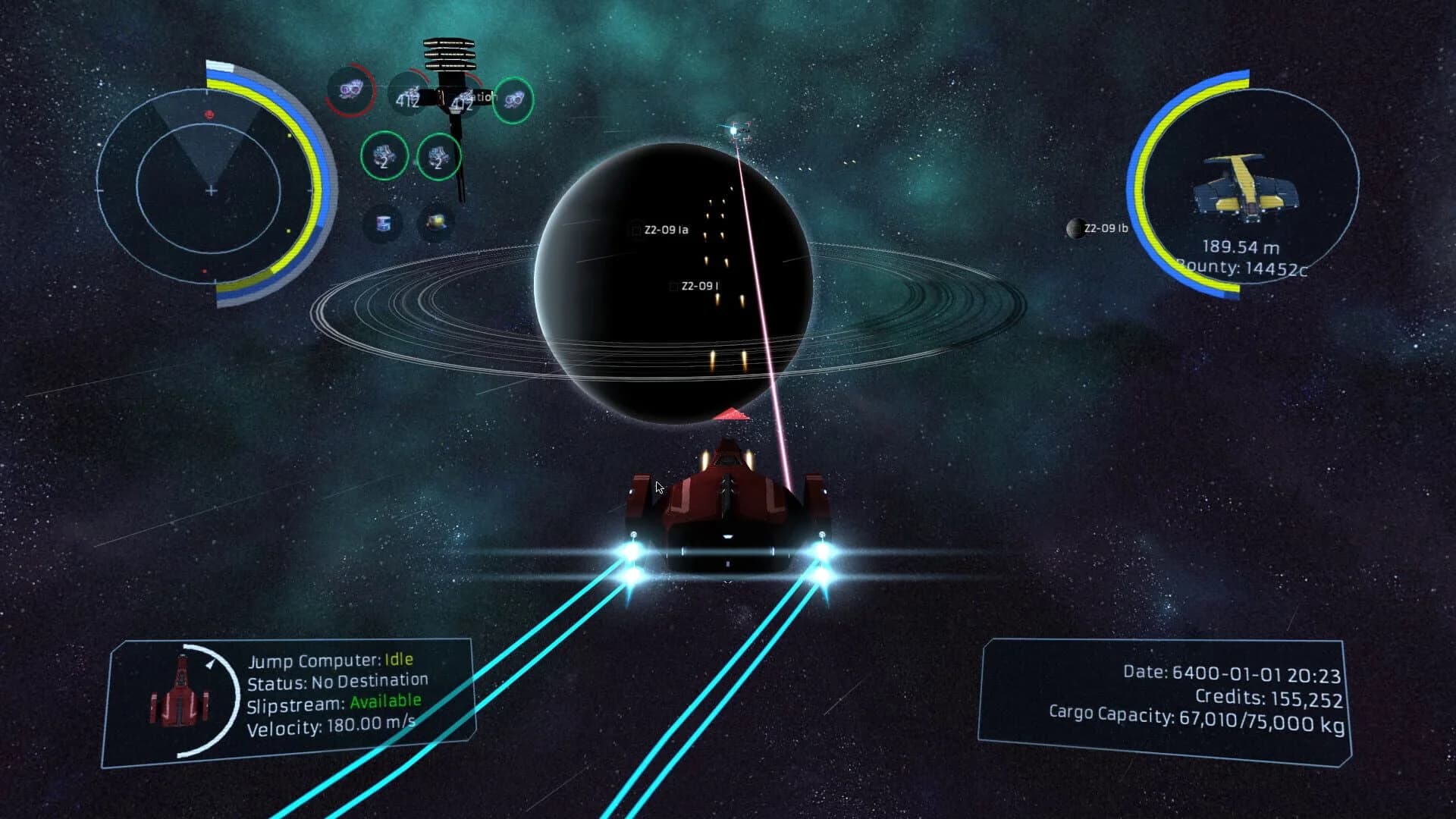Click the floating loot container icon
Image resolution: width=1456 pixels, height=819 pixels.
tap(437, 221)
